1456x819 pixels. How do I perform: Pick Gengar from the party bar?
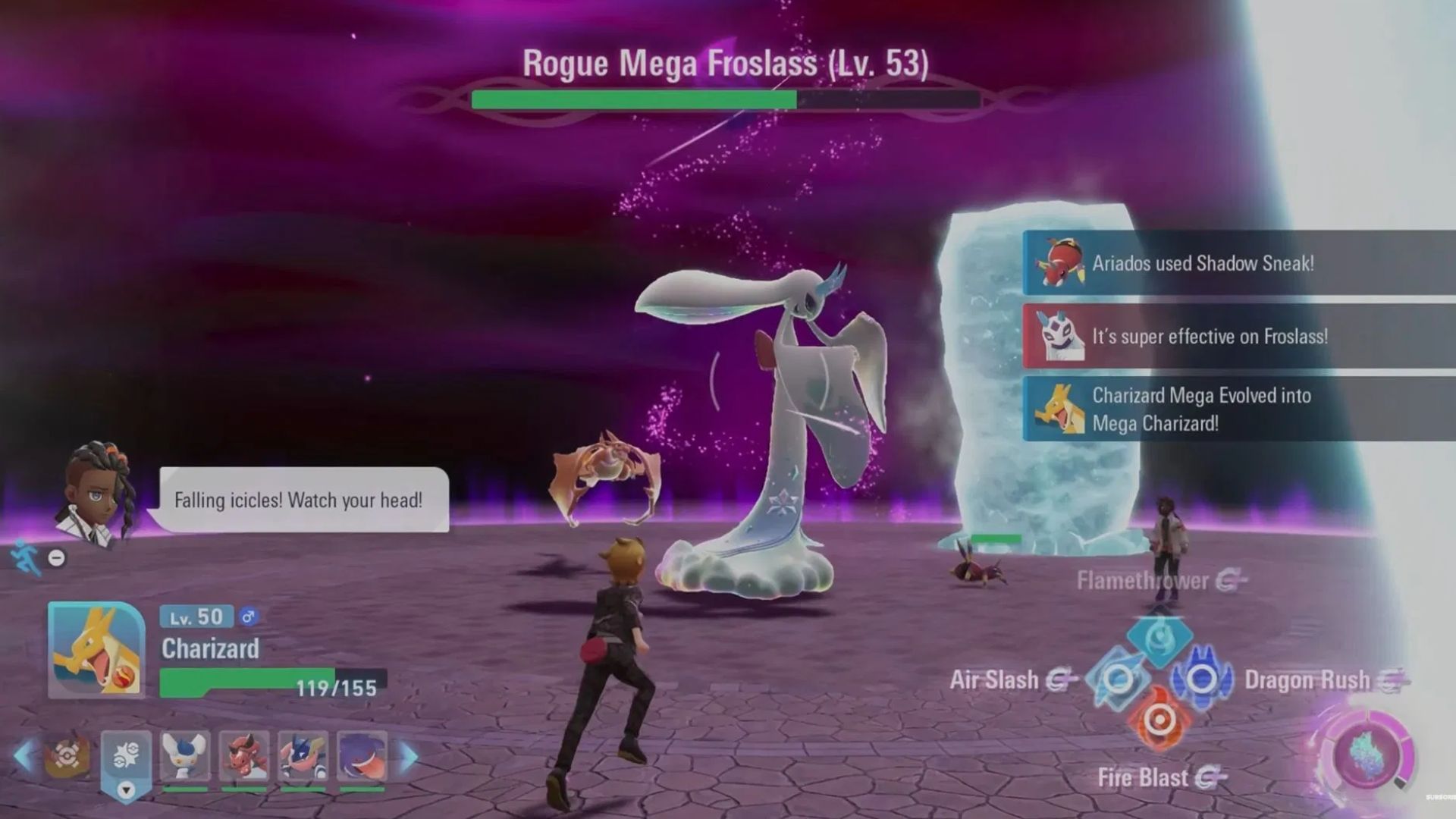(362, 756)
